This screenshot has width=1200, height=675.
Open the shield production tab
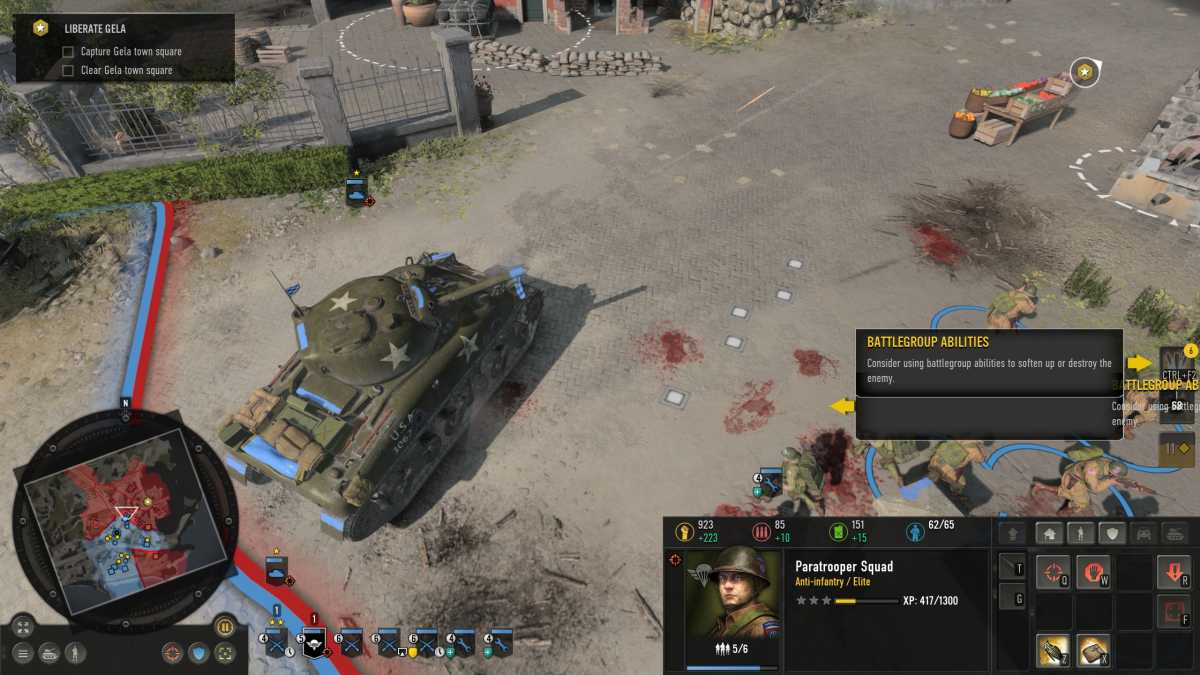coord(1111,533)
